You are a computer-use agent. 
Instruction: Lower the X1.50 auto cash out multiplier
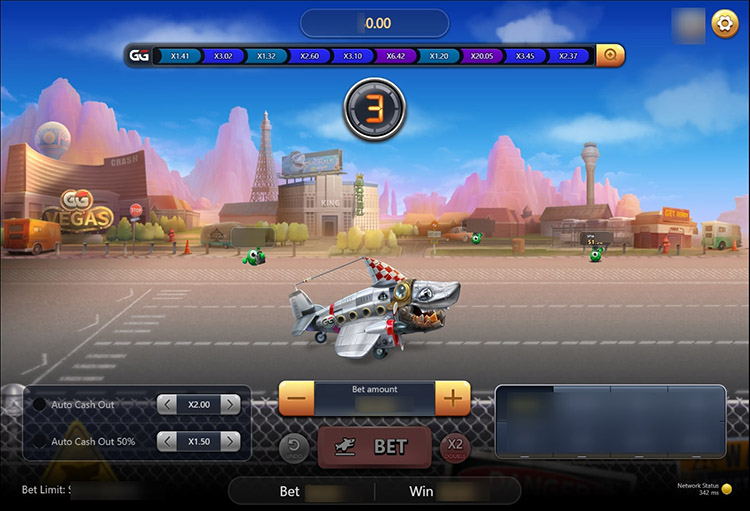click(167, 441)
